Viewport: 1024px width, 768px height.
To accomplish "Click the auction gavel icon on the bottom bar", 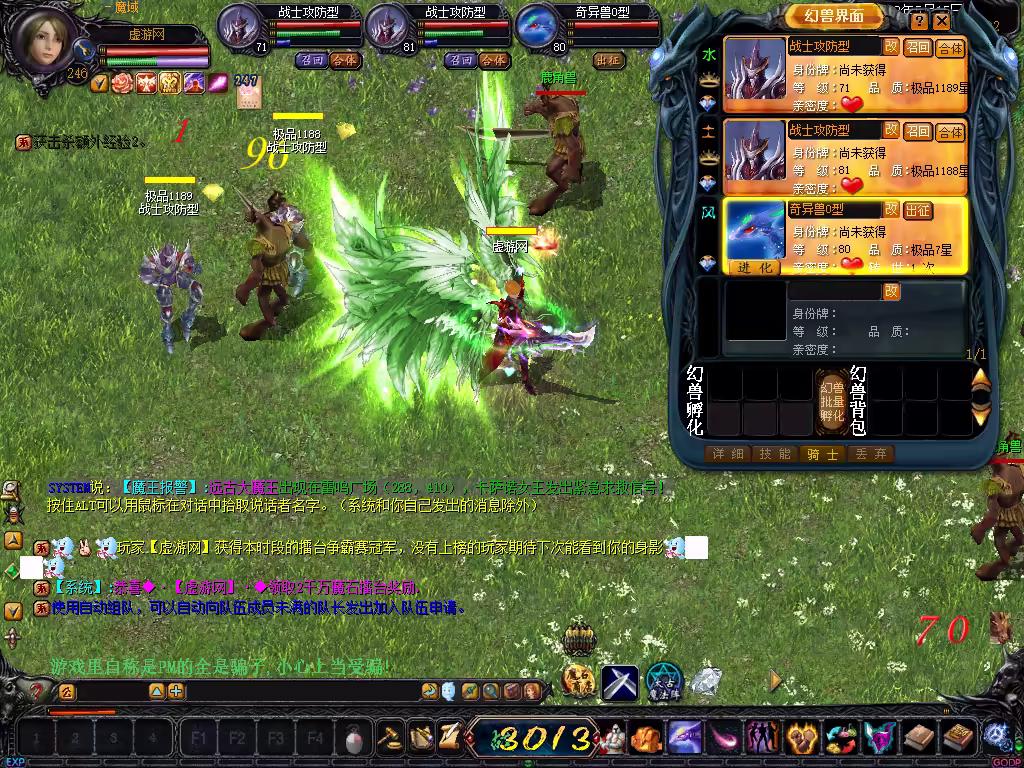I will click(388, 738).
